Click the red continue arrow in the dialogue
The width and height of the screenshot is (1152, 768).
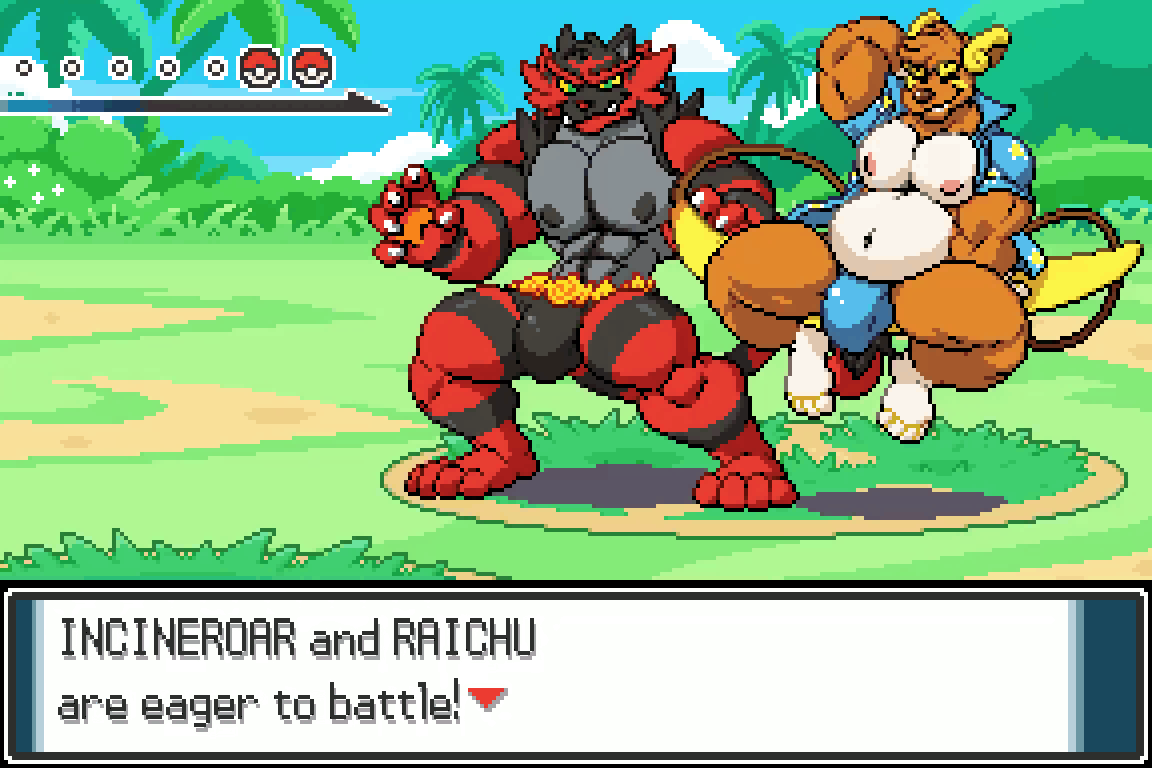(486, 699)
